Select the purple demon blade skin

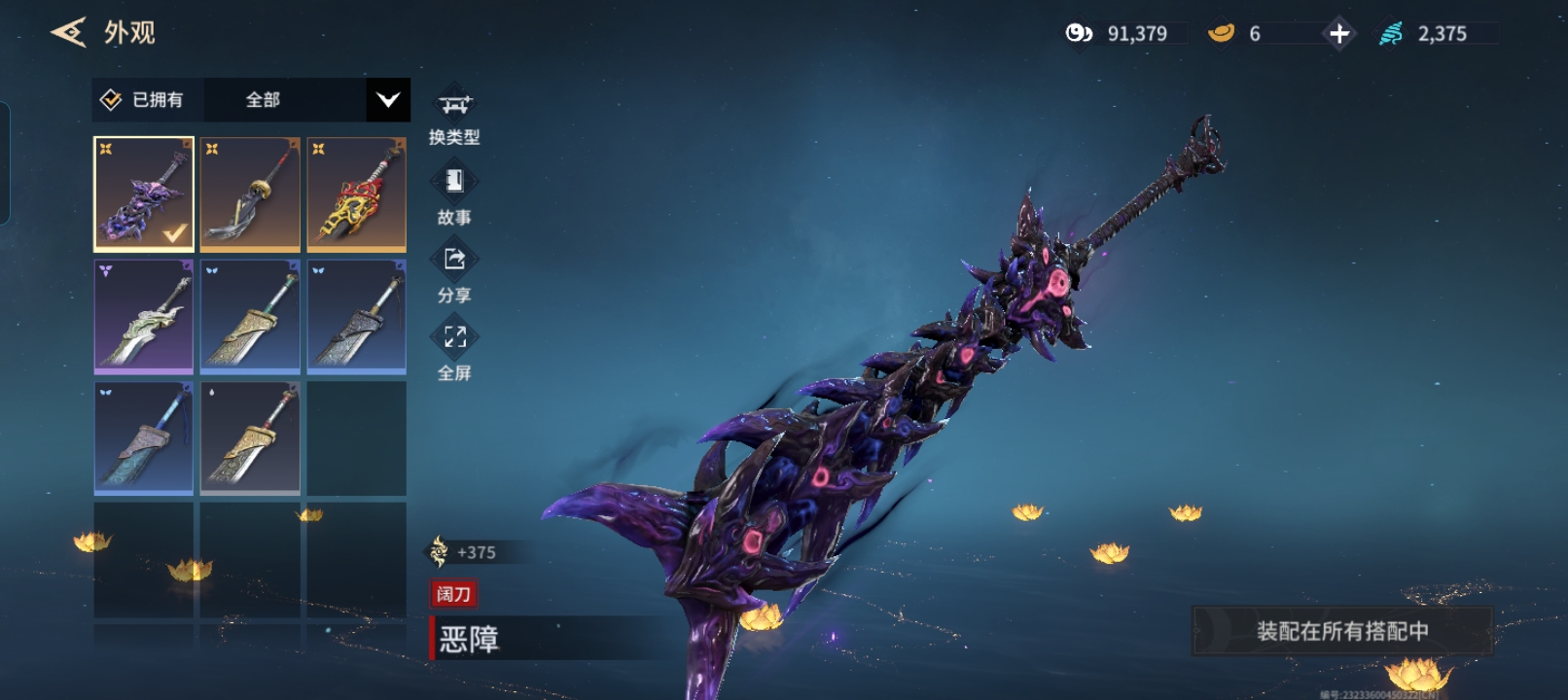144,193
